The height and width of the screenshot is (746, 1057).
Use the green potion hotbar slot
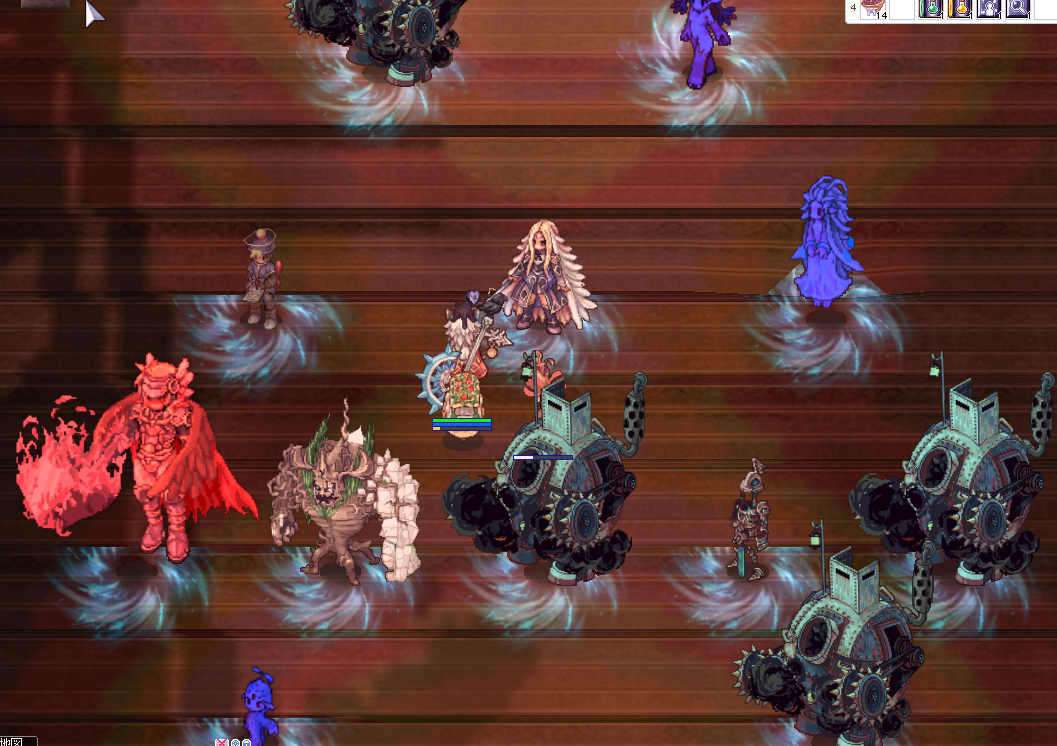(x=931, y=9)
